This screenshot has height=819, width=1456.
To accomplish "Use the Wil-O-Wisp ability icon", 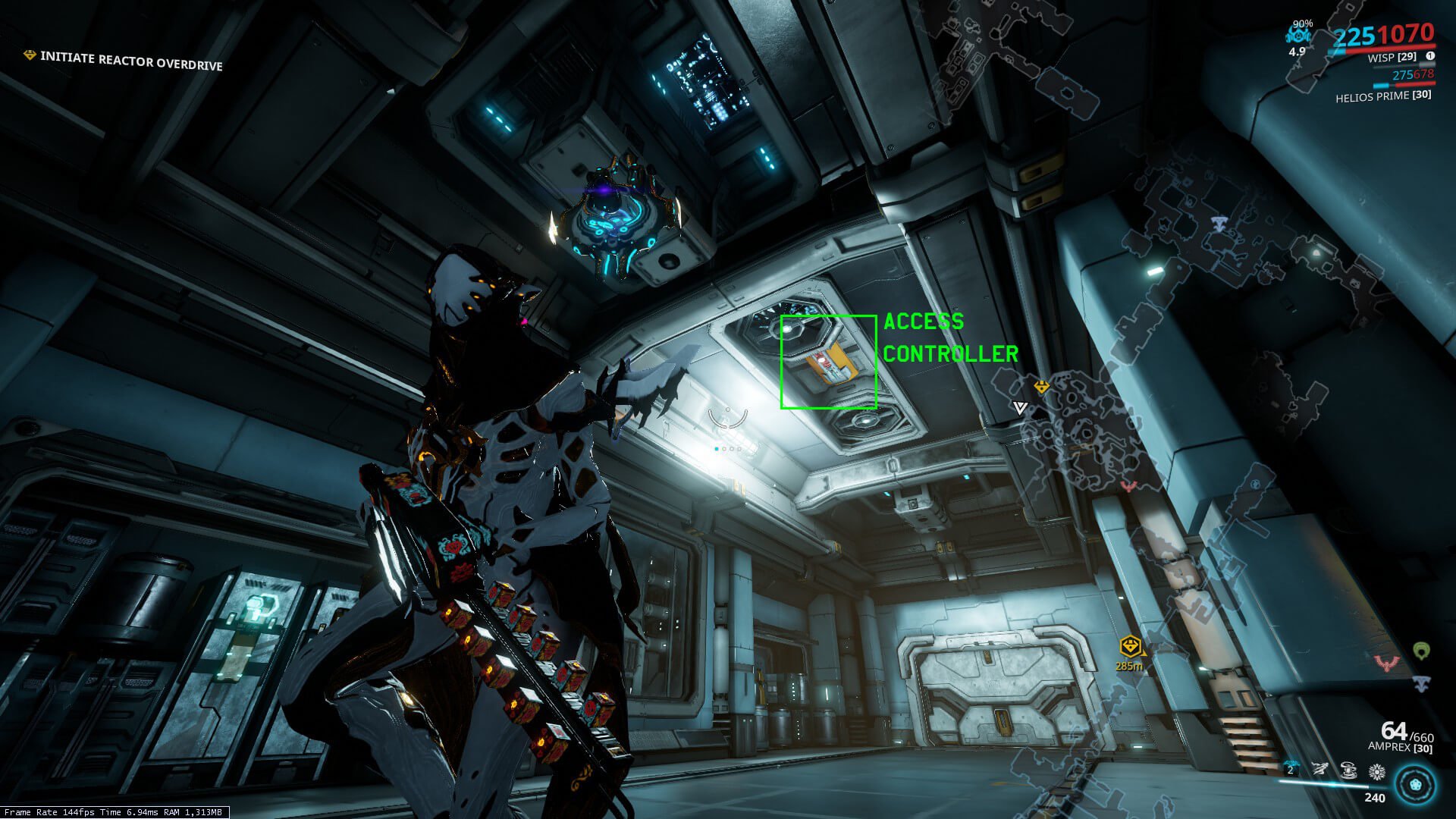I will click(1320, 770).
